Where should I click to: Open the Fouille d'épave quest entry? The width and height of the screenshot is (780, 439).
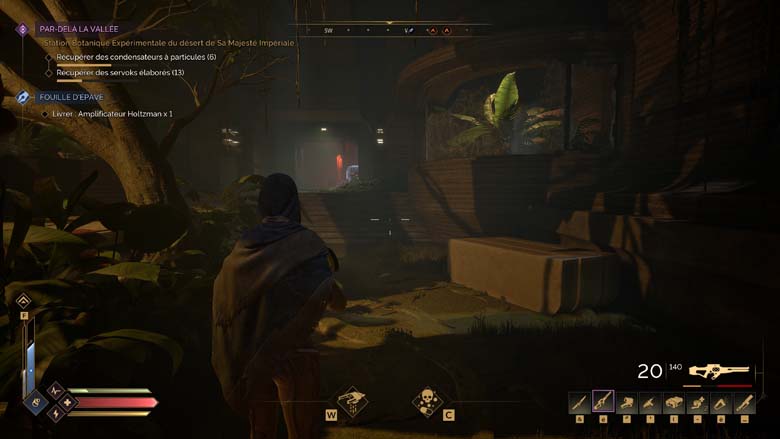(x=70, y=97)
